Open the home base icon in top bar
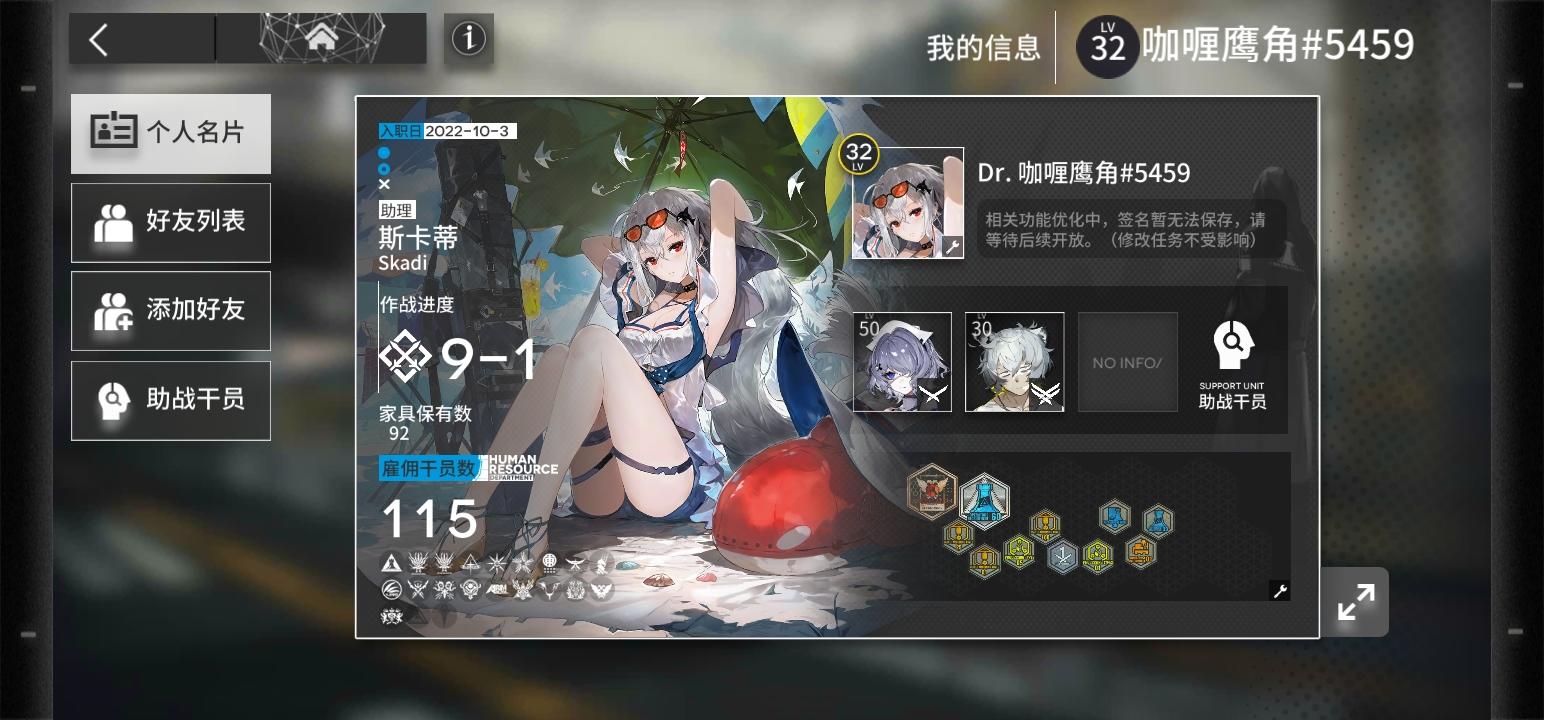 pyautogui.click(x=320, y=37)
